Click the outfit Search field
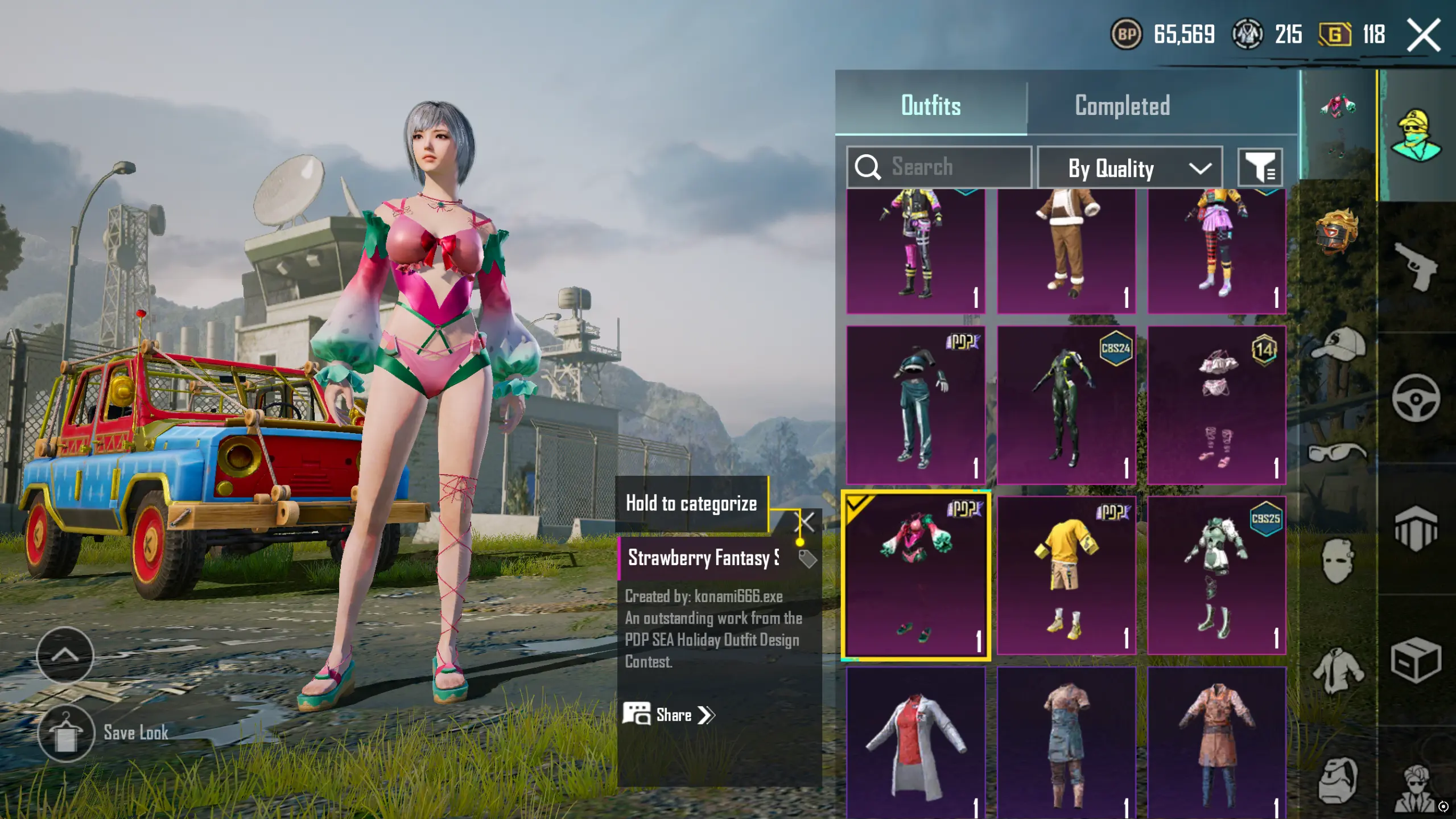1456x819 pixels. click(x=939, y=167)
